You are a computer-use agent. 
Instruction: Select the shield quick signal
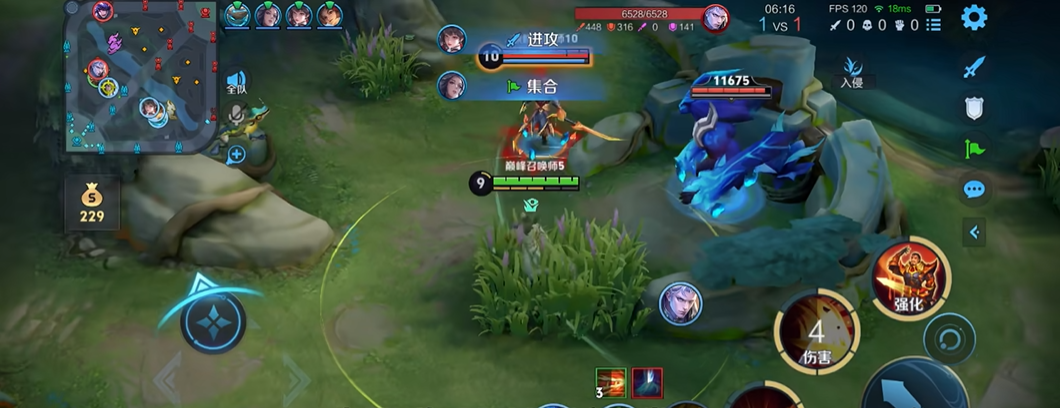pos(974,108)
